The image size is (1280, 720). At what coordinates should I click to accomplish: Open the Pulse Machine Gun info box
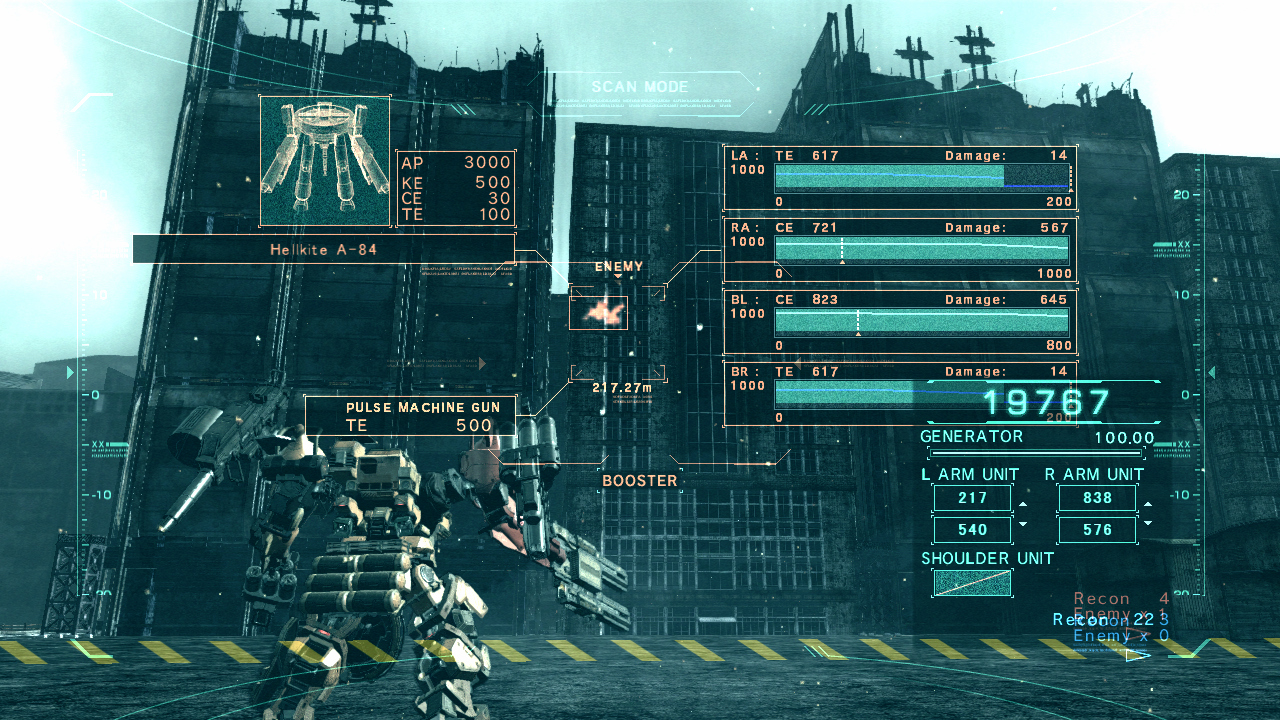click(411, 416)
